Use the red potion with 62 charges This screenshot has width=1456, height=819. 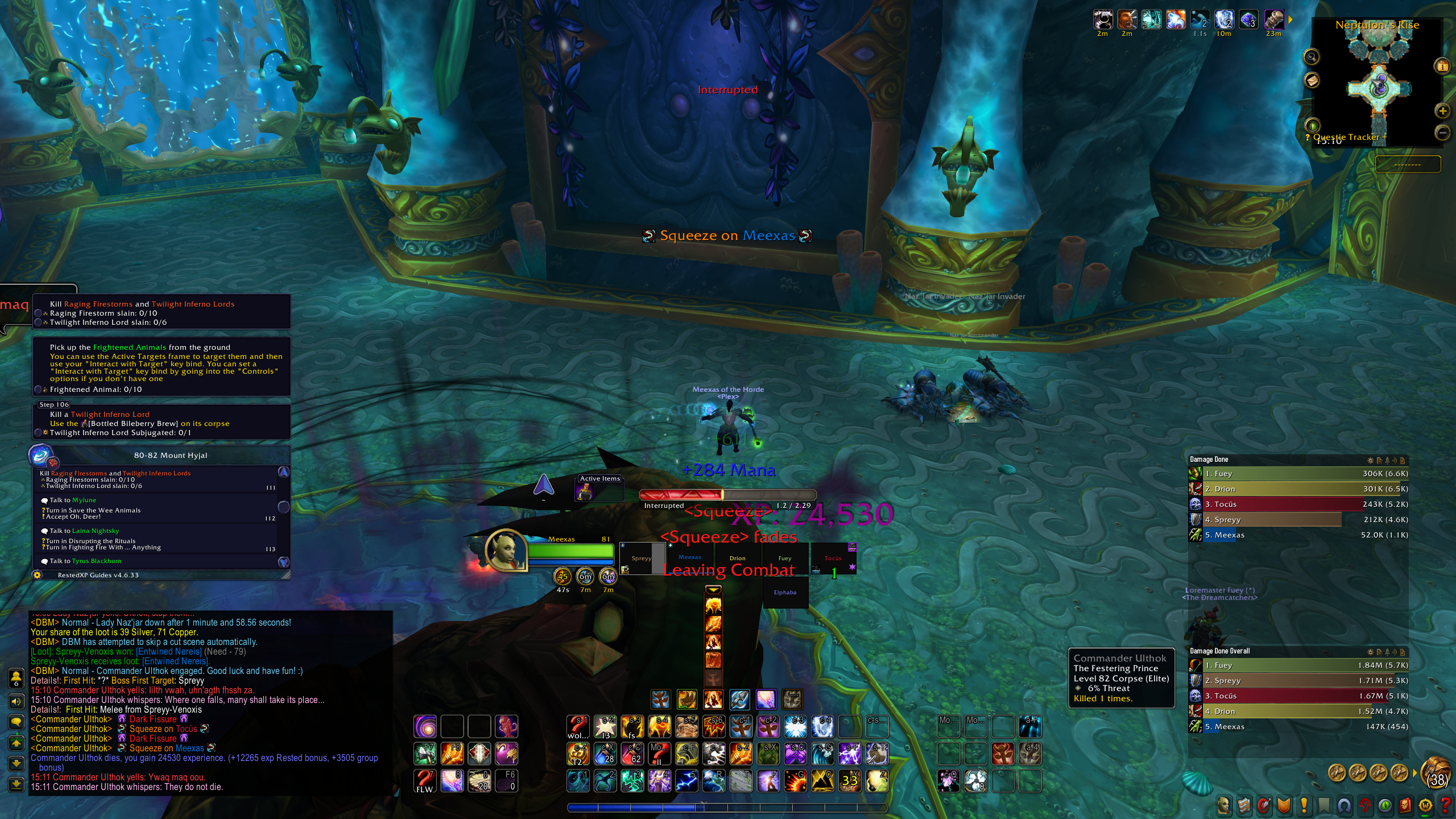tap(633, 754)
